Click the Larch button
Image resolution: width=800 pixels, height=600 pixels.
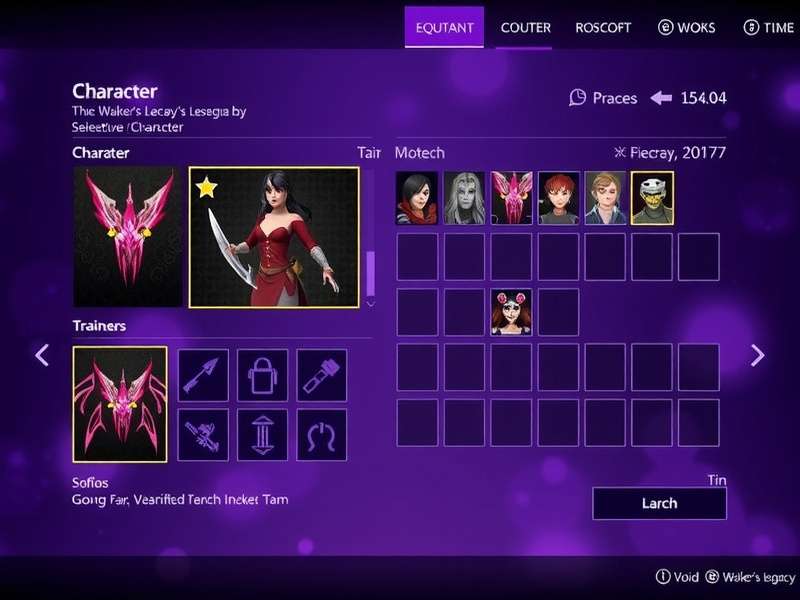[x=659, y=503]
